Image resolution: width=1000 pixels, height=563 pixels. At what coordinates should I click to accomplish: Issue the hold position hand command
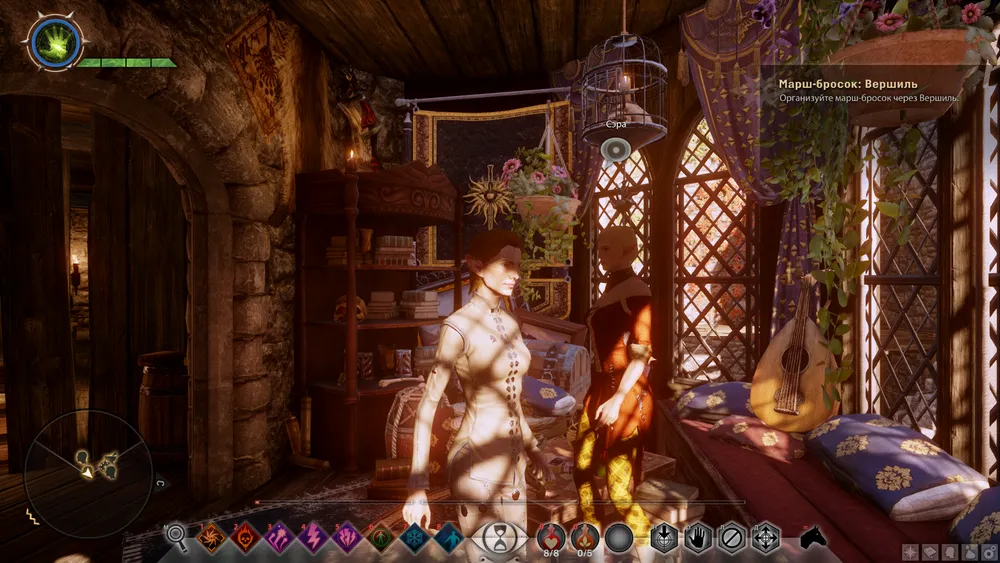pyautogui.click(x=698, y=538)
